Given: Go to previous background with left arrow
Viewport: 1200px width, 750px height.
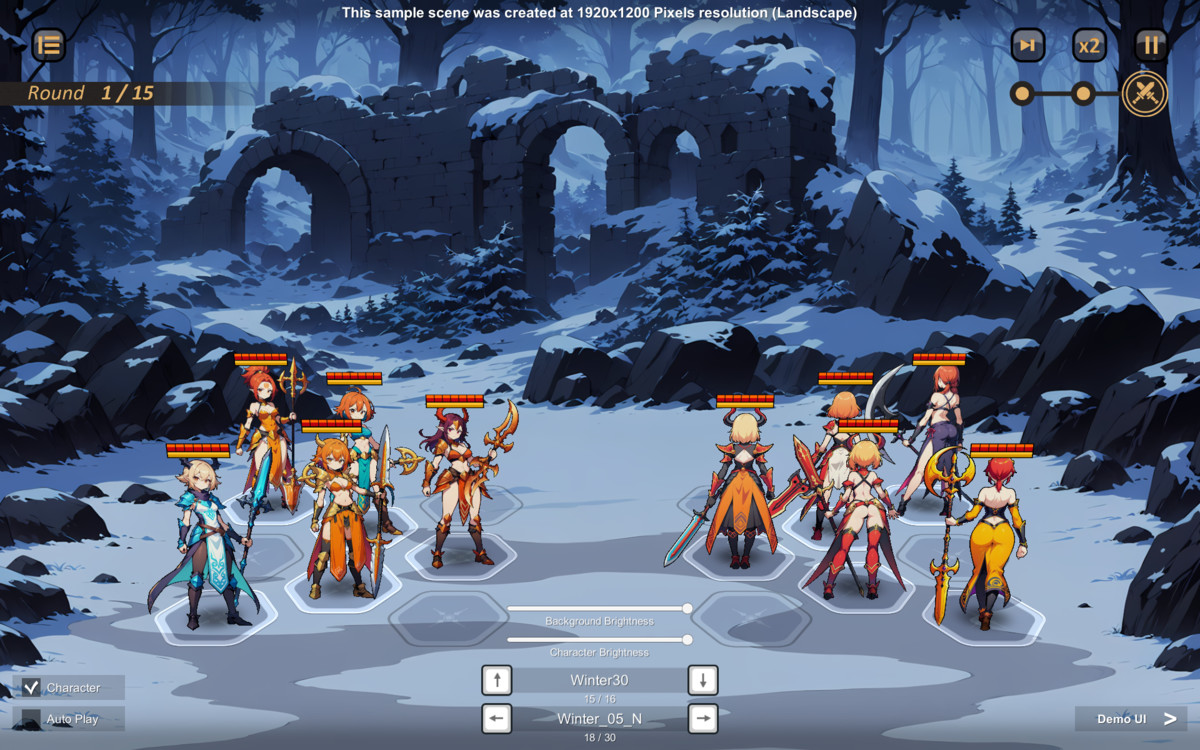Looking at the screenshot, I should [497, 718].
